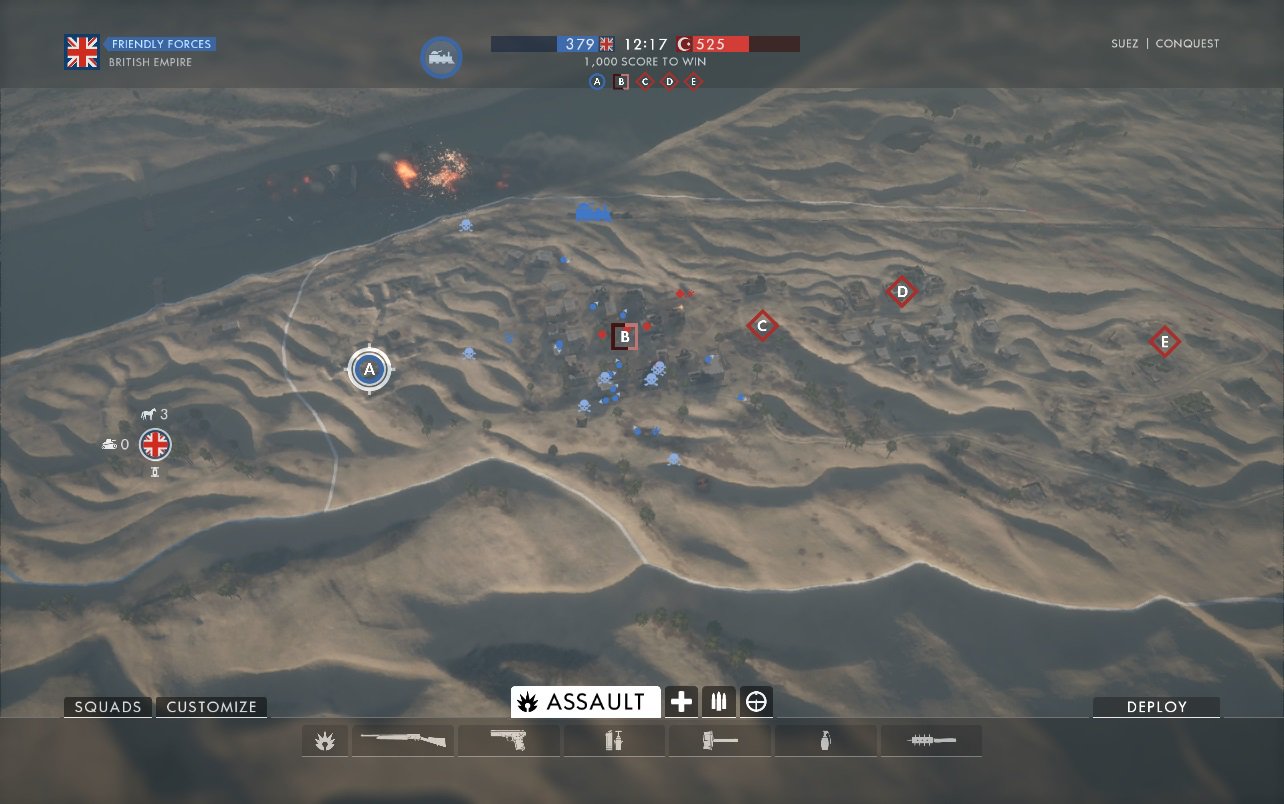The image size is (1284, 804).
Task: Choose capture point A as spawn
Action: click(370, 370)
